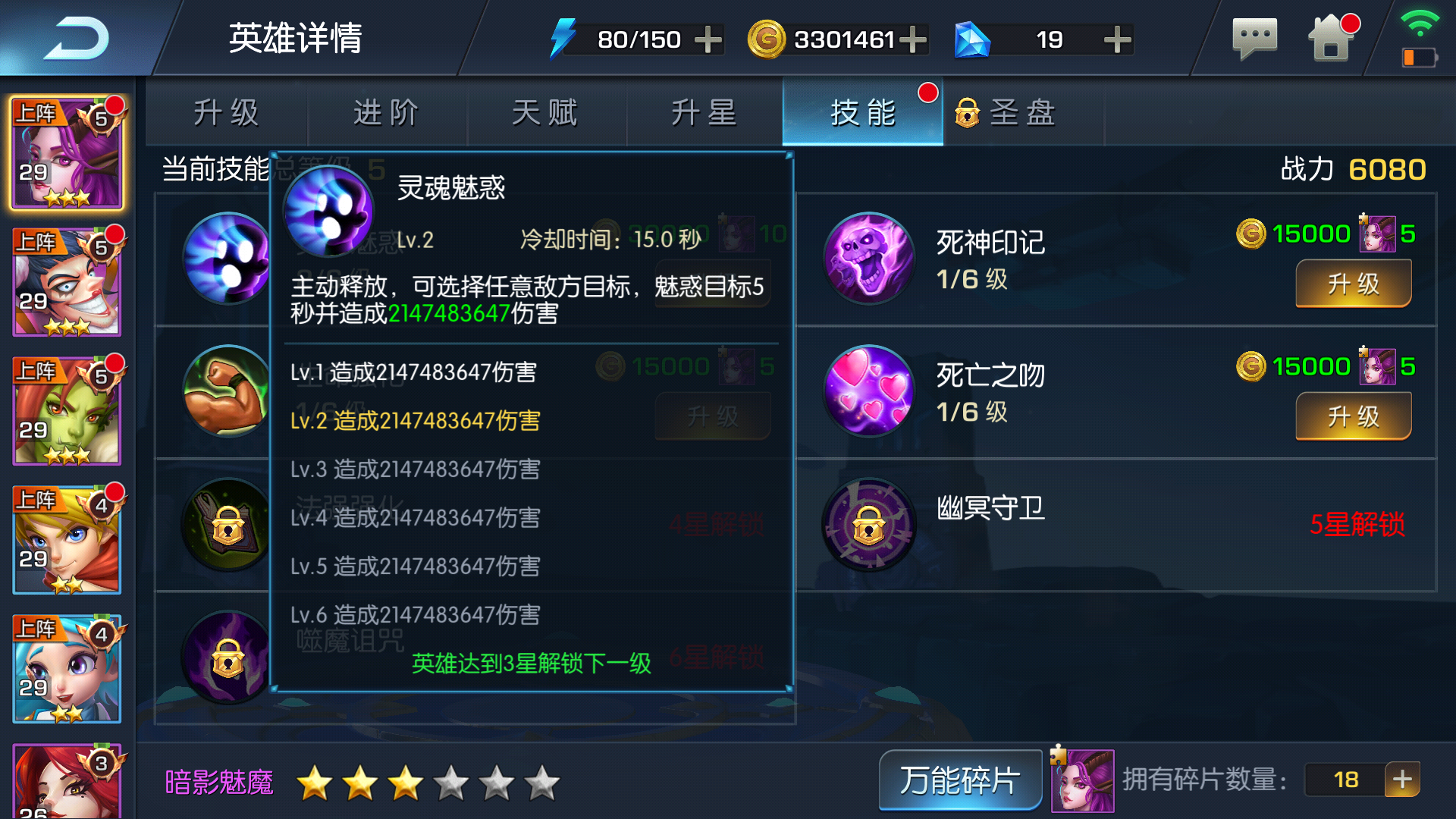This screenshot has width=1456, height=819.
Task: Switch to the 升星 tab
Action: (704, 112)
